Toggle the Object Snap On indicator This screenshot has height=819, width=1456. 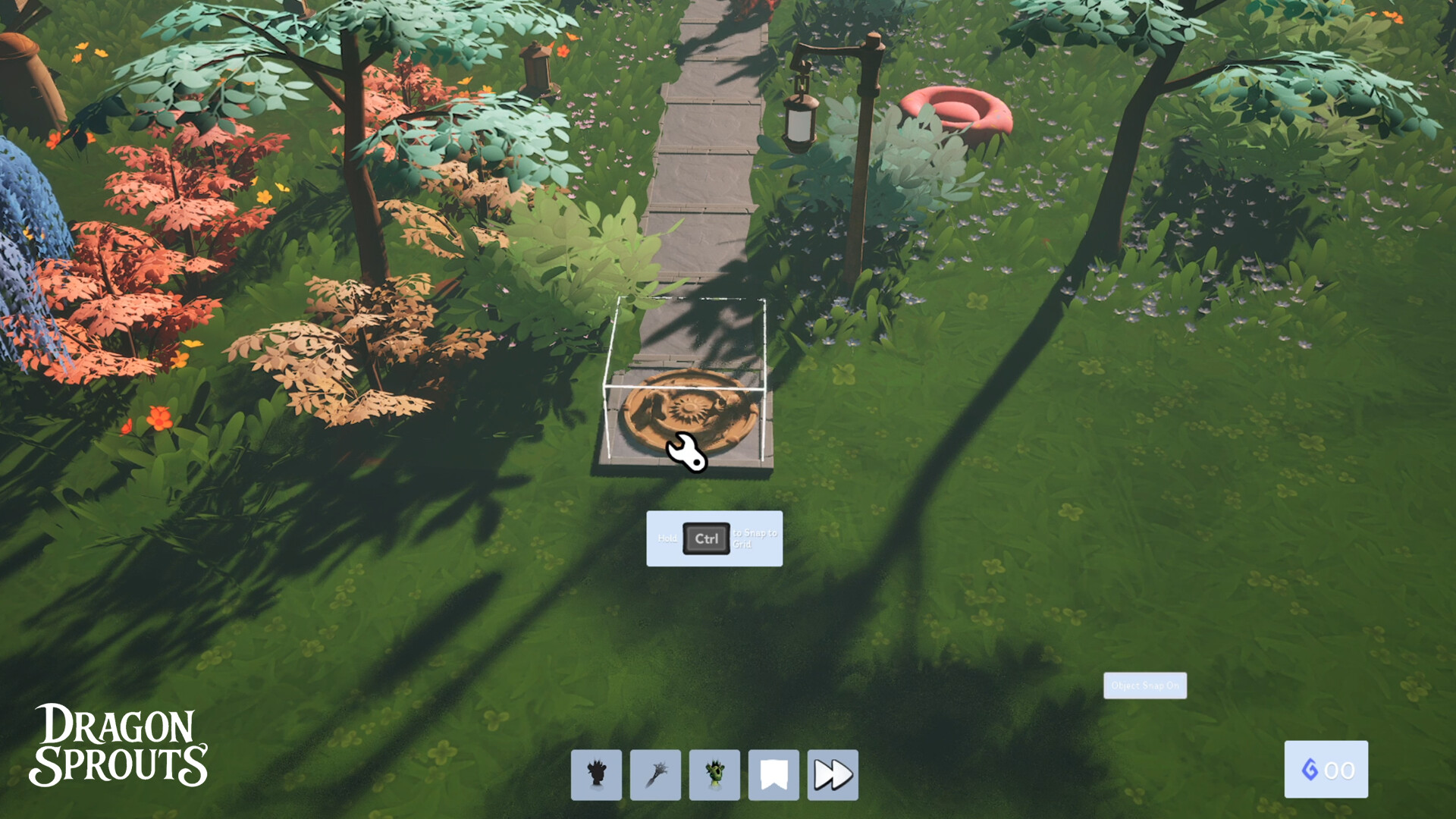[1144, 685]
